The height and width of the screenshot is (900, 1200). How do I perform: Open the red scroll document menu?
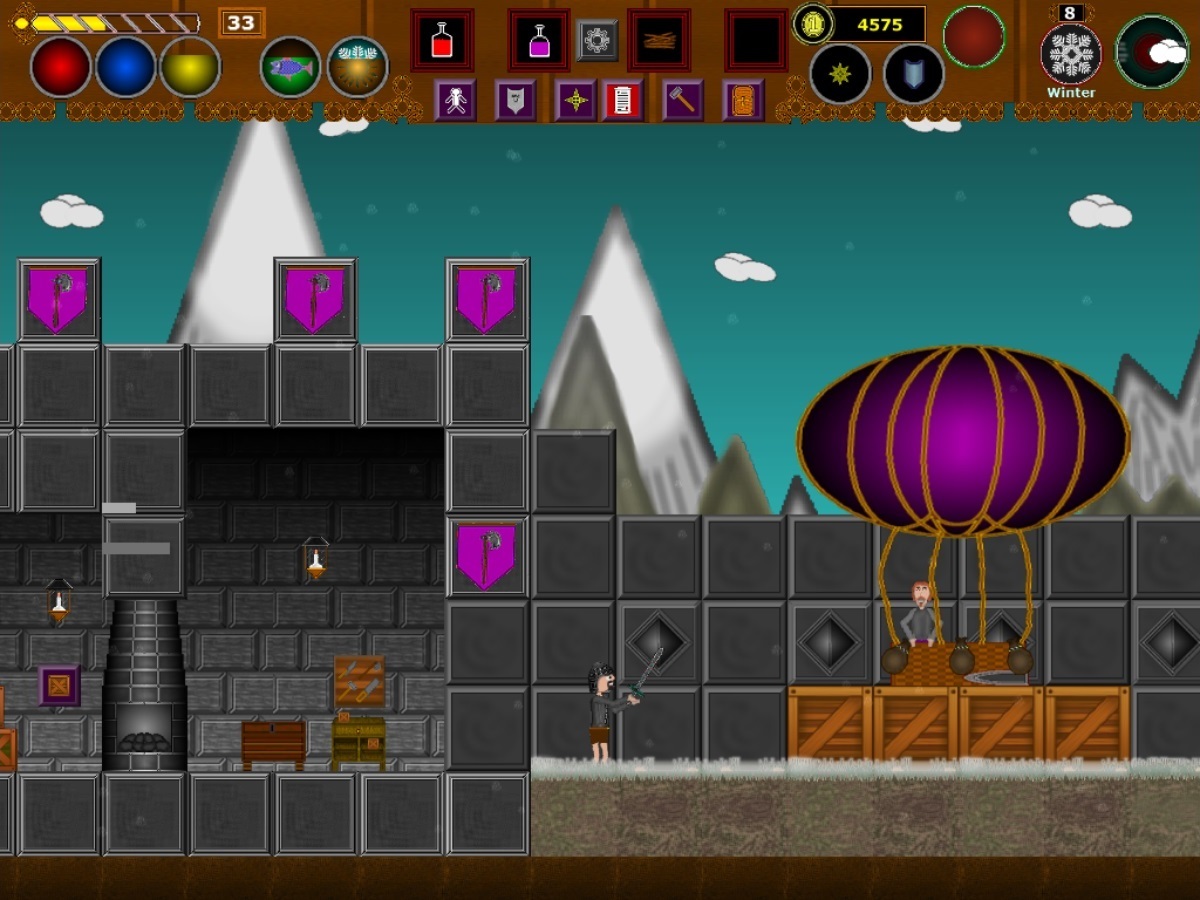coord(622,100)
